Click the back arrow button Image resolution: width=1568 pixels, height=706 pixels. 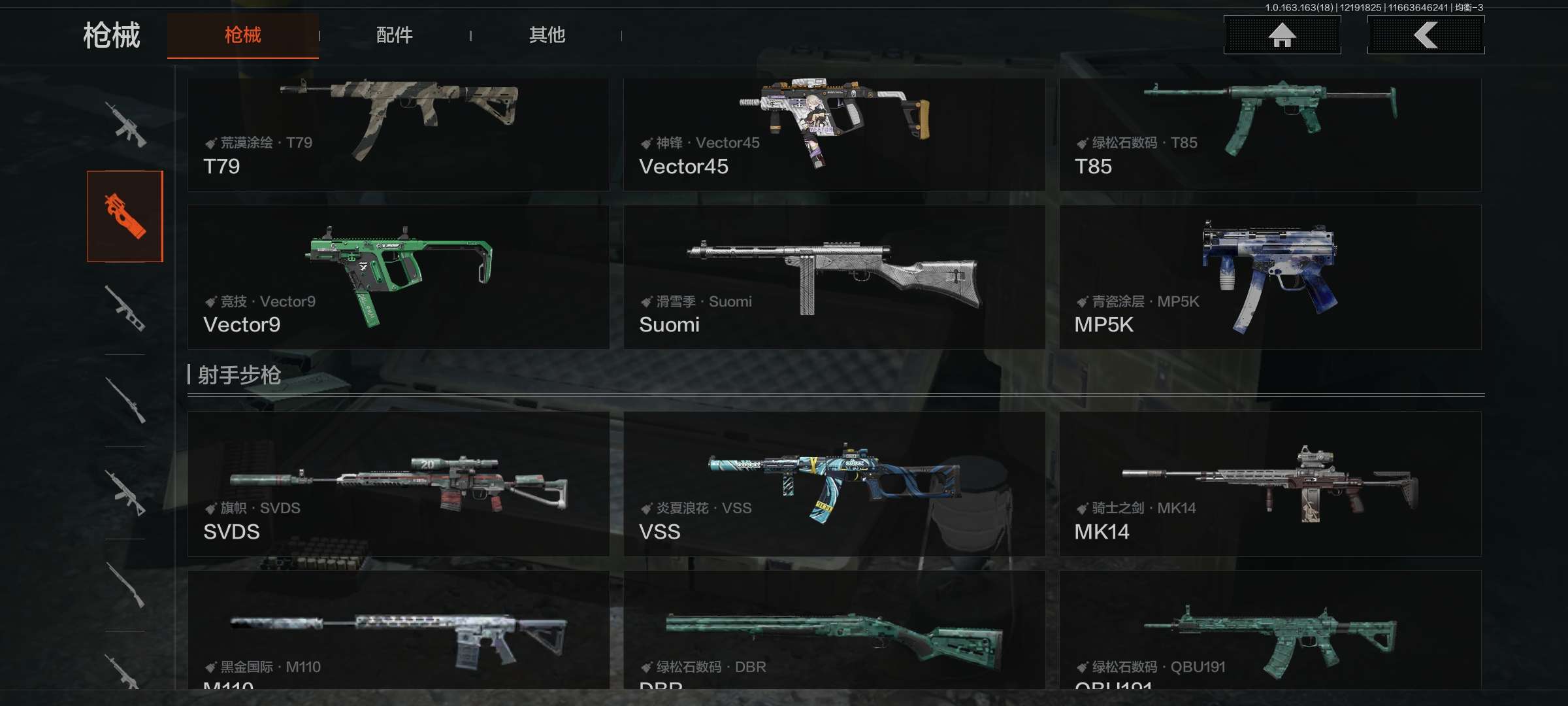click(1426, 35)
